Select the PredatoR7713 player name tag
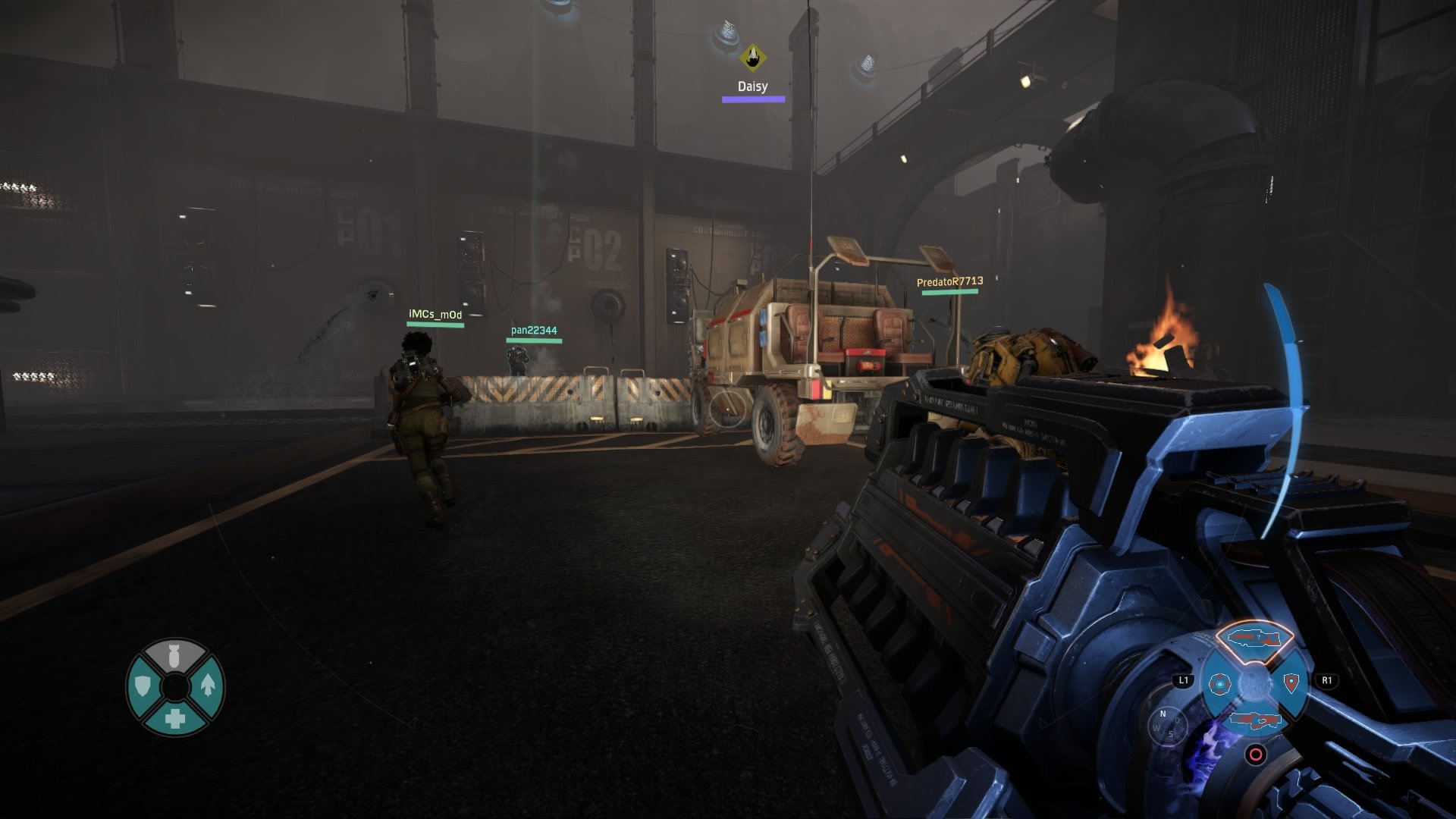This screenshot has width=1456, height=819. coord(949,282)
